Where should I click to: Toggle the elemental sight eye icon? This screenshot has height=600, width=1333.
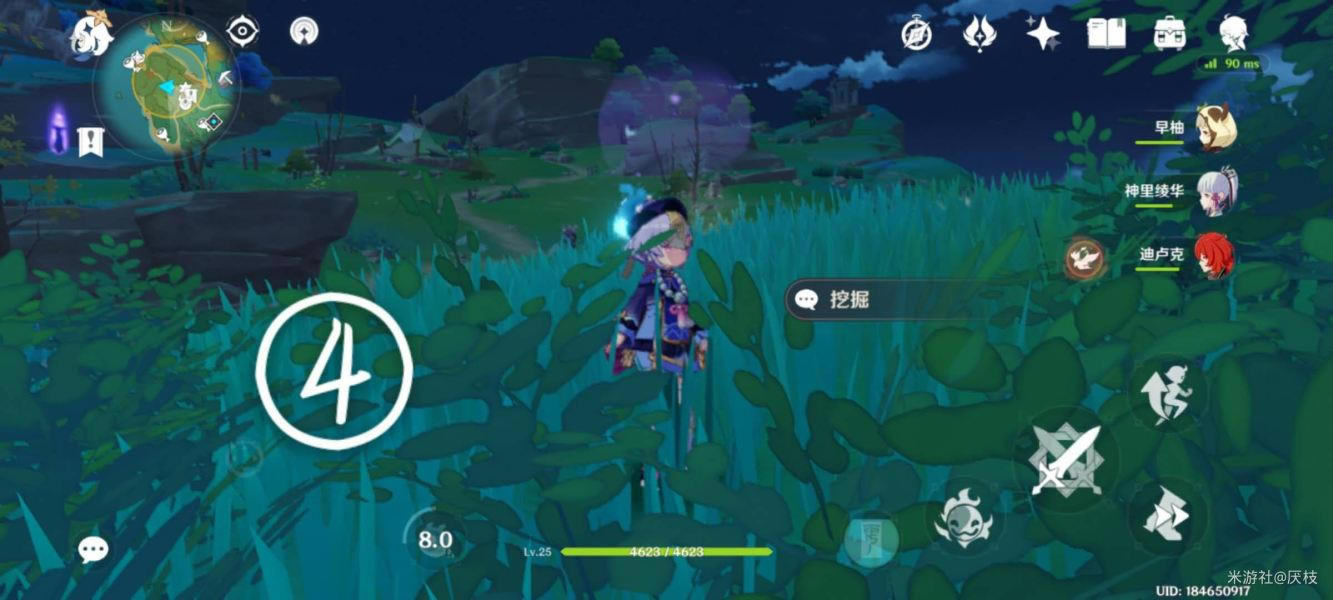click(x=242, y=32)
